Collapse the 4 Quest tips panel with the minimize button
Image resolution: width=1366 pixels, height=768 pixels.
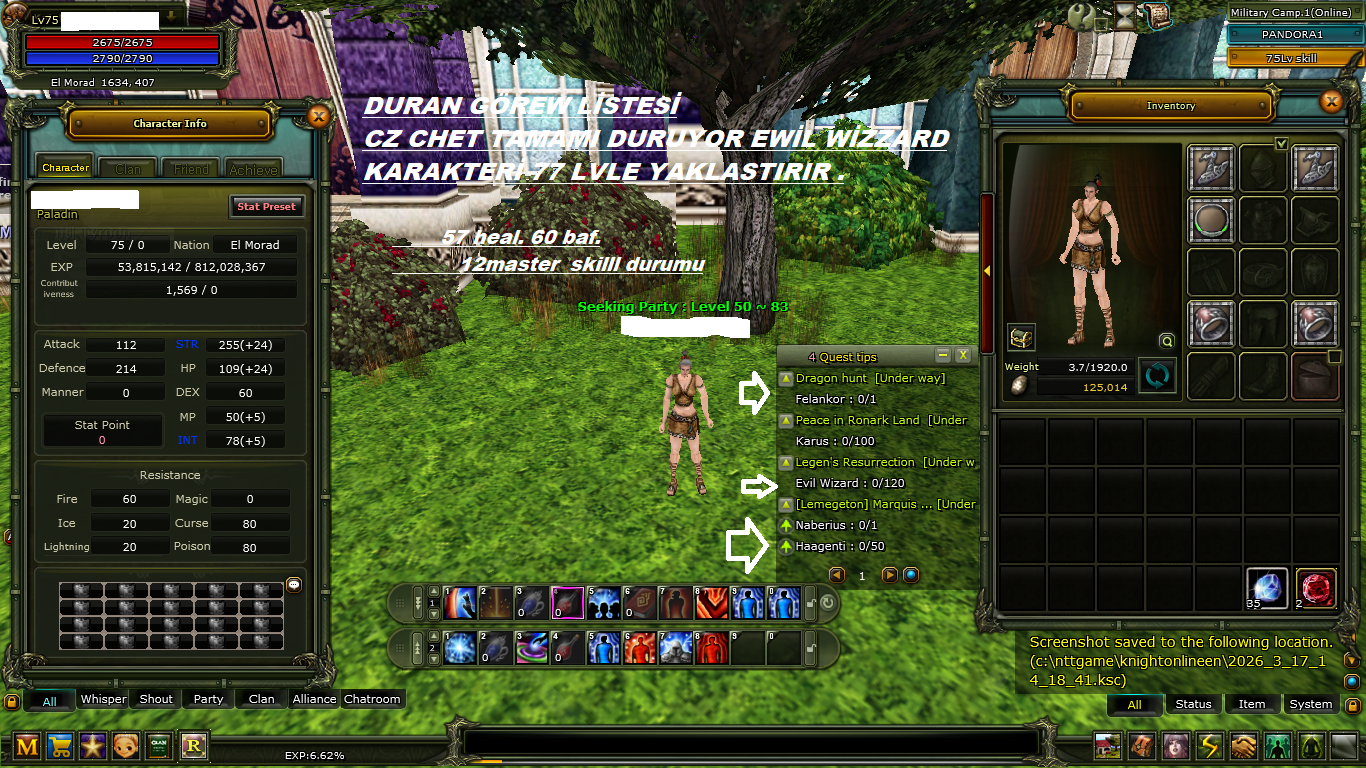pos(942,356)
